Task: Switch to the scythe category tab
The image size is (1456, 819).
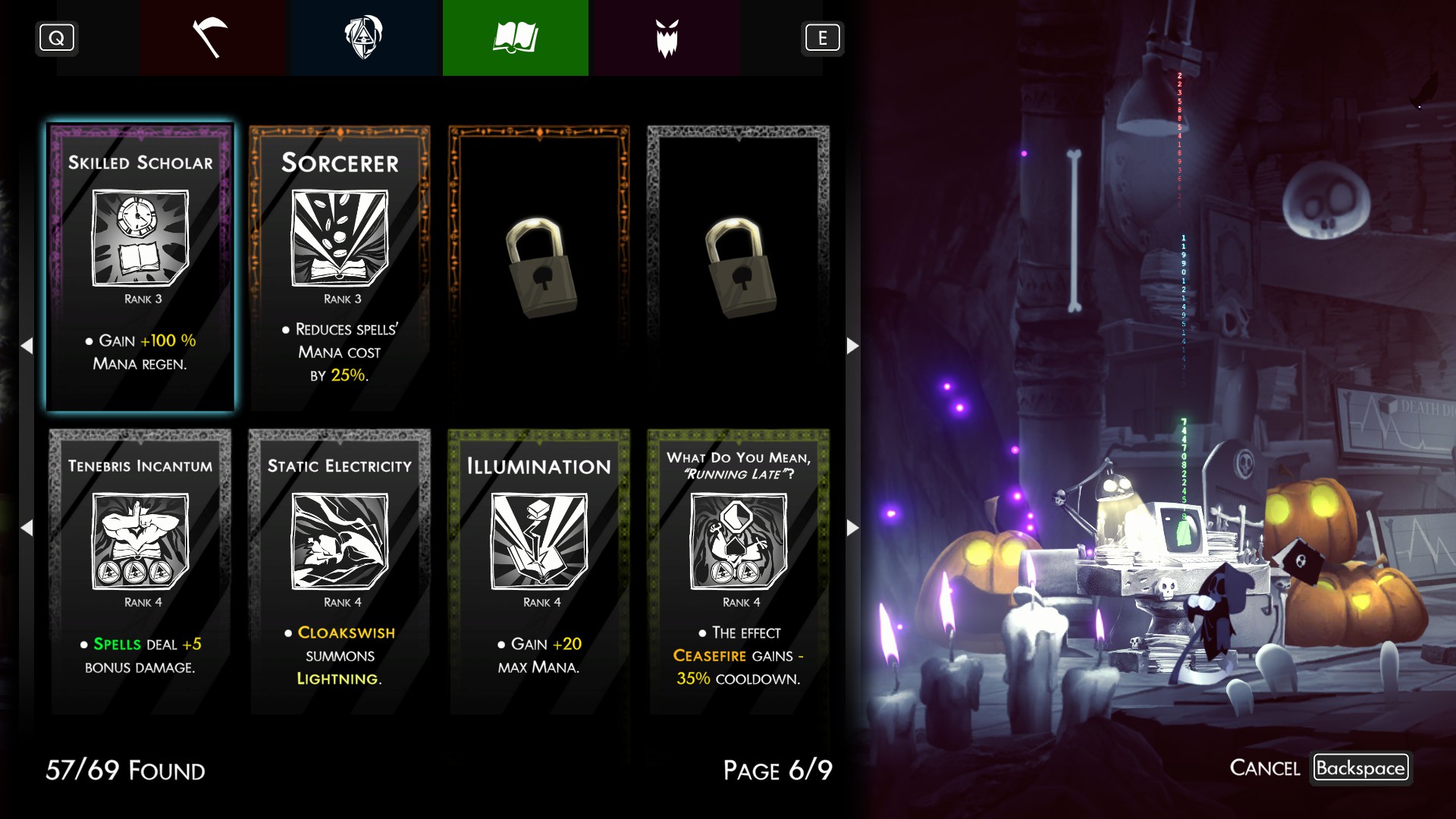Action: tap(212, 38)
